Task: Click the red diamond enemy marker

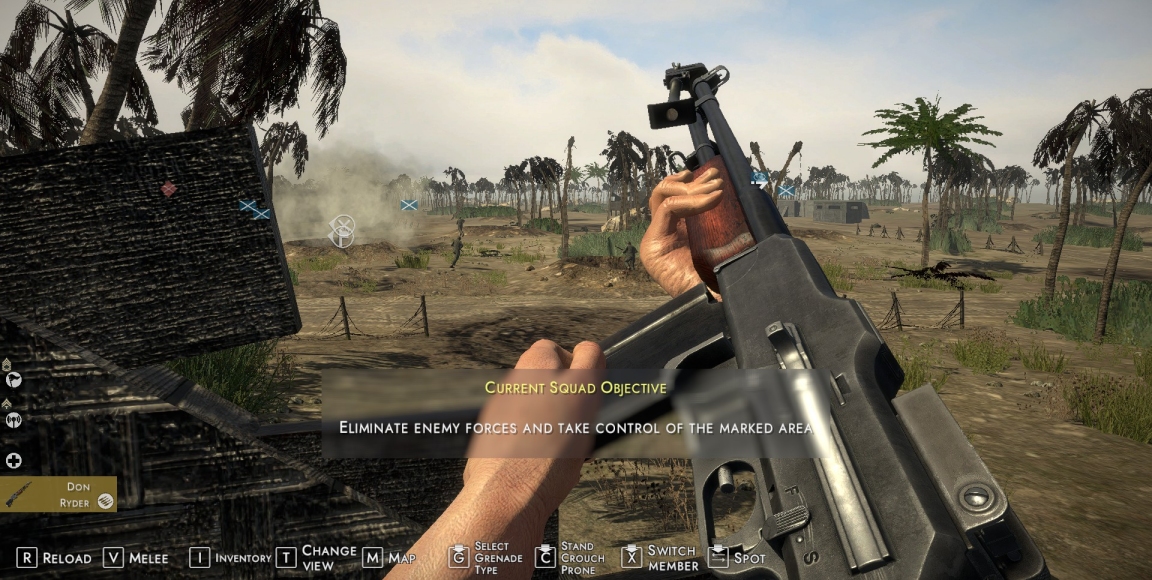Action: click(x=169, y=188)
